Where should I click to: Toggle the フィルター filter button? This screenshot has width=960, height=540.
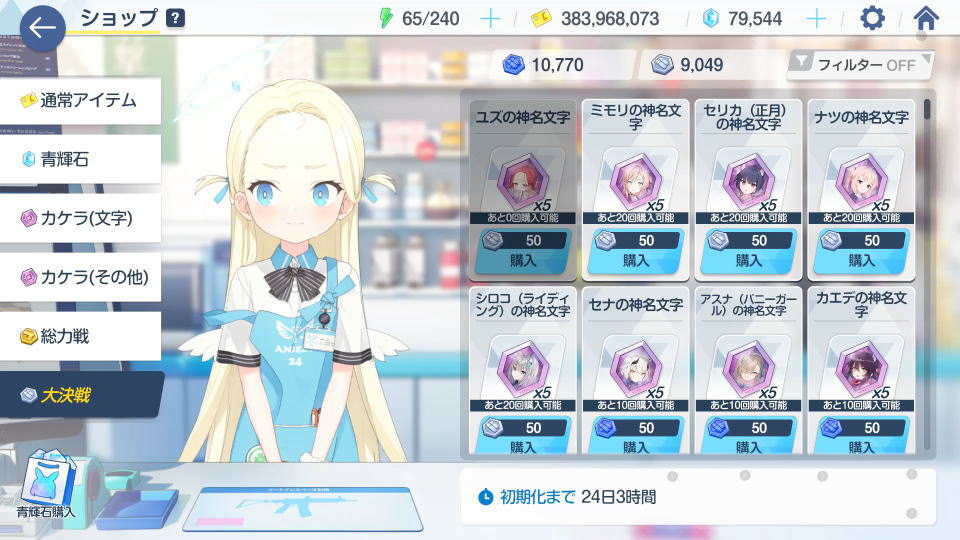[x=860, y=65]
